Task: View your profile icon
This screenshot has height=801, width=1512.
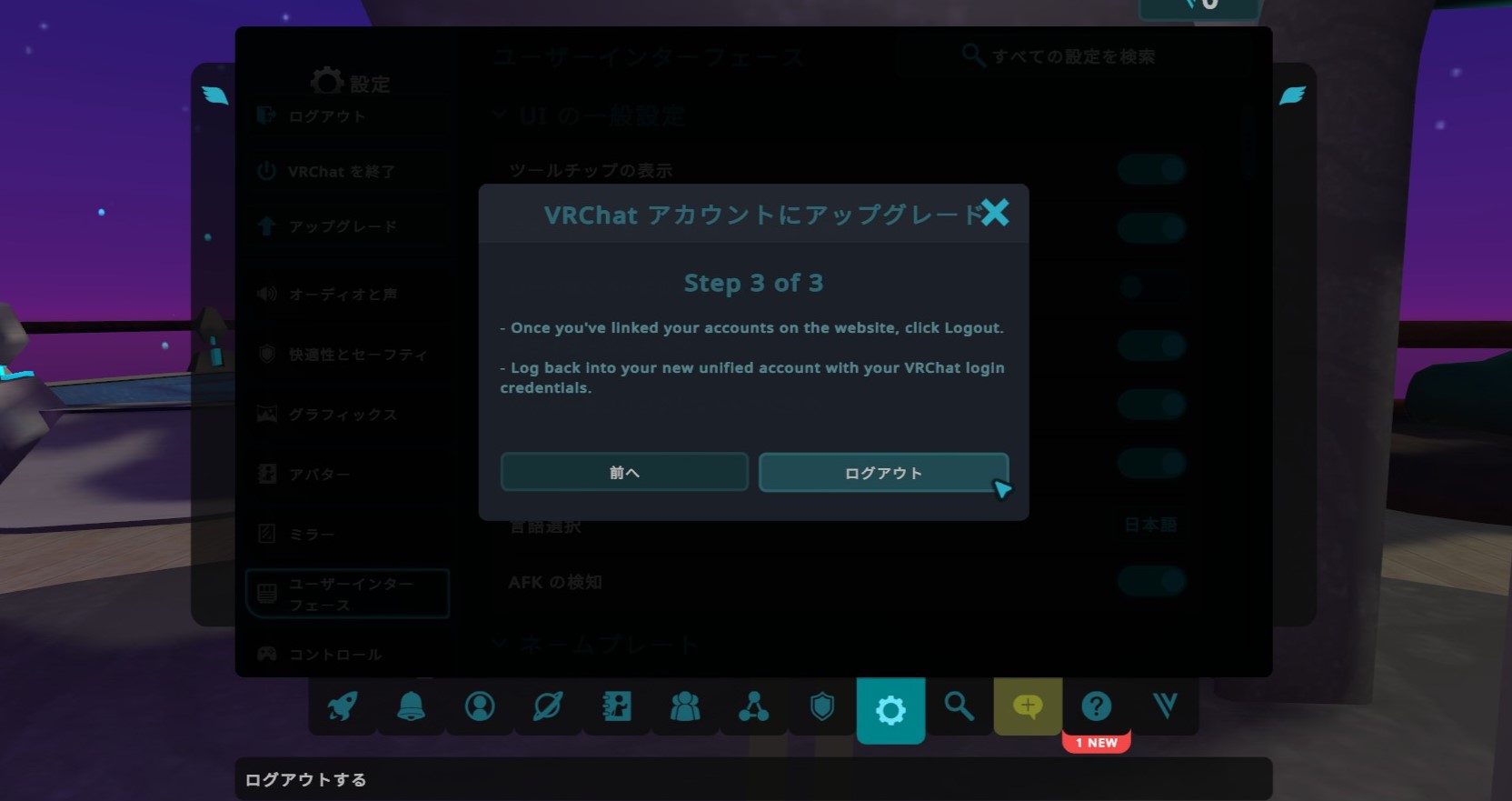Action: click(479, 707)
